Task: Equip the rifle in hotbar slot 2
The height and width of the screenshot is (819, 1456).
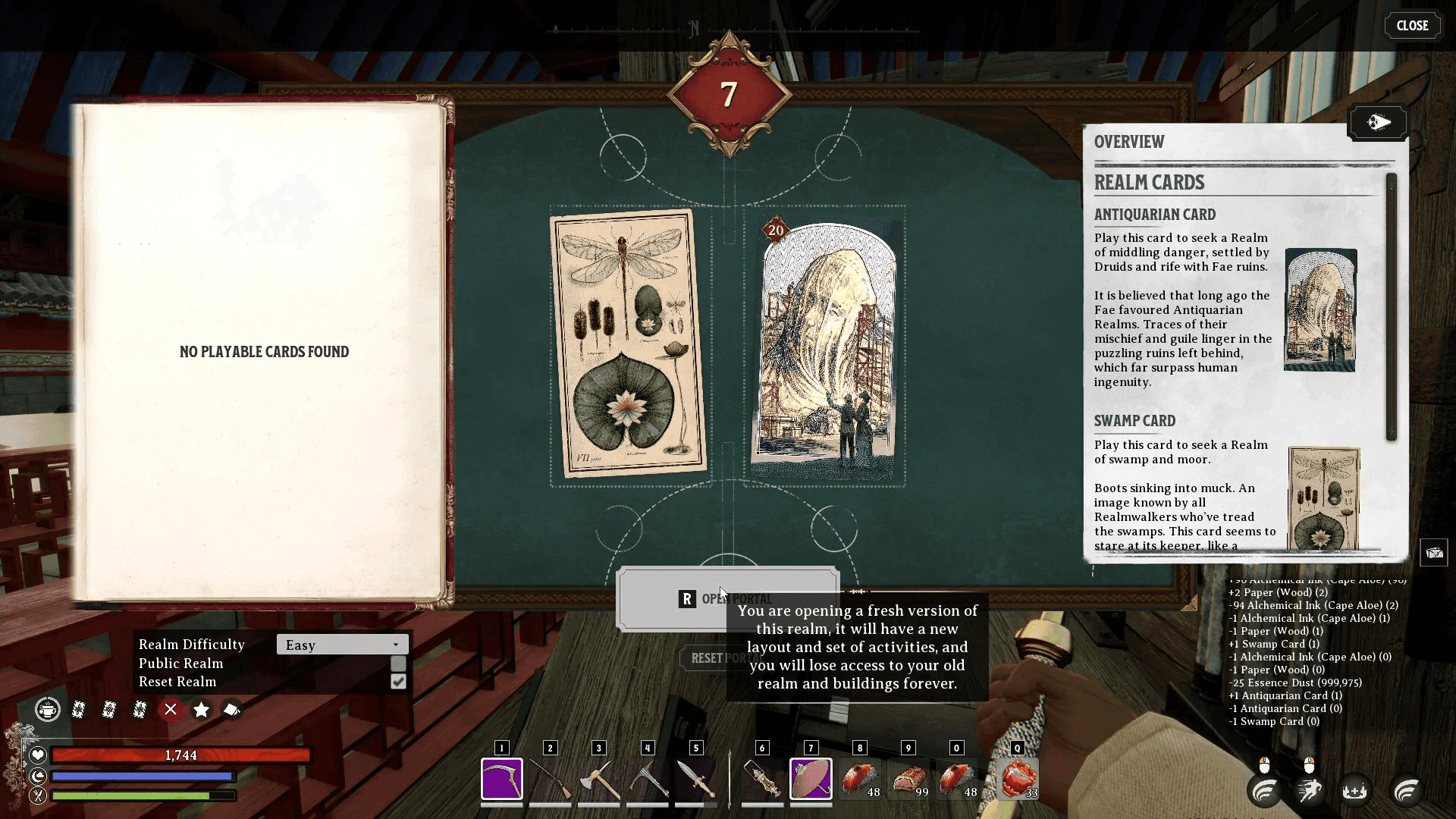Action: pyautogui.click(x=550, y=779)
